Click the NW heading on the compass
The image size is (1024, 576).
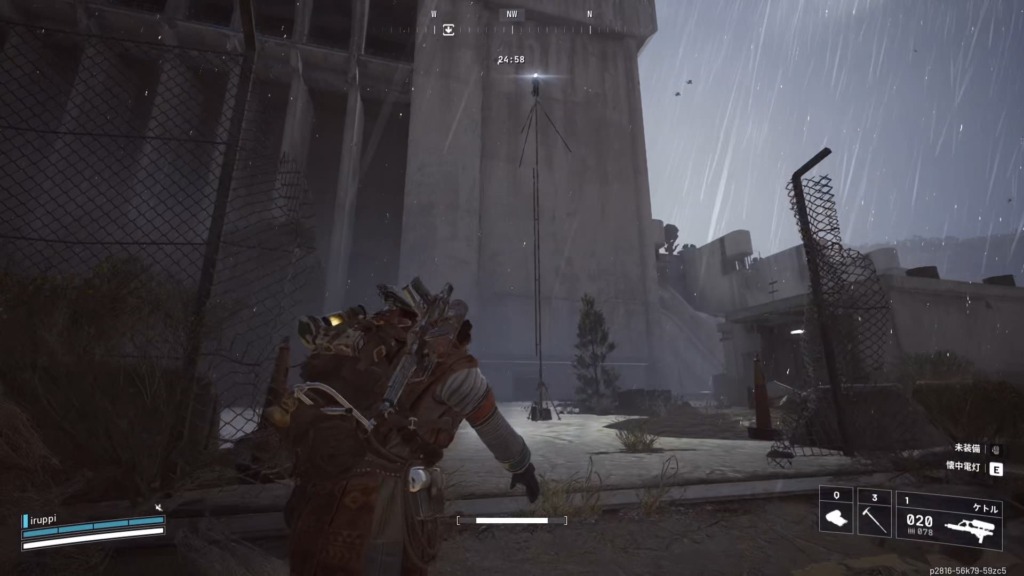pos(512,14)
